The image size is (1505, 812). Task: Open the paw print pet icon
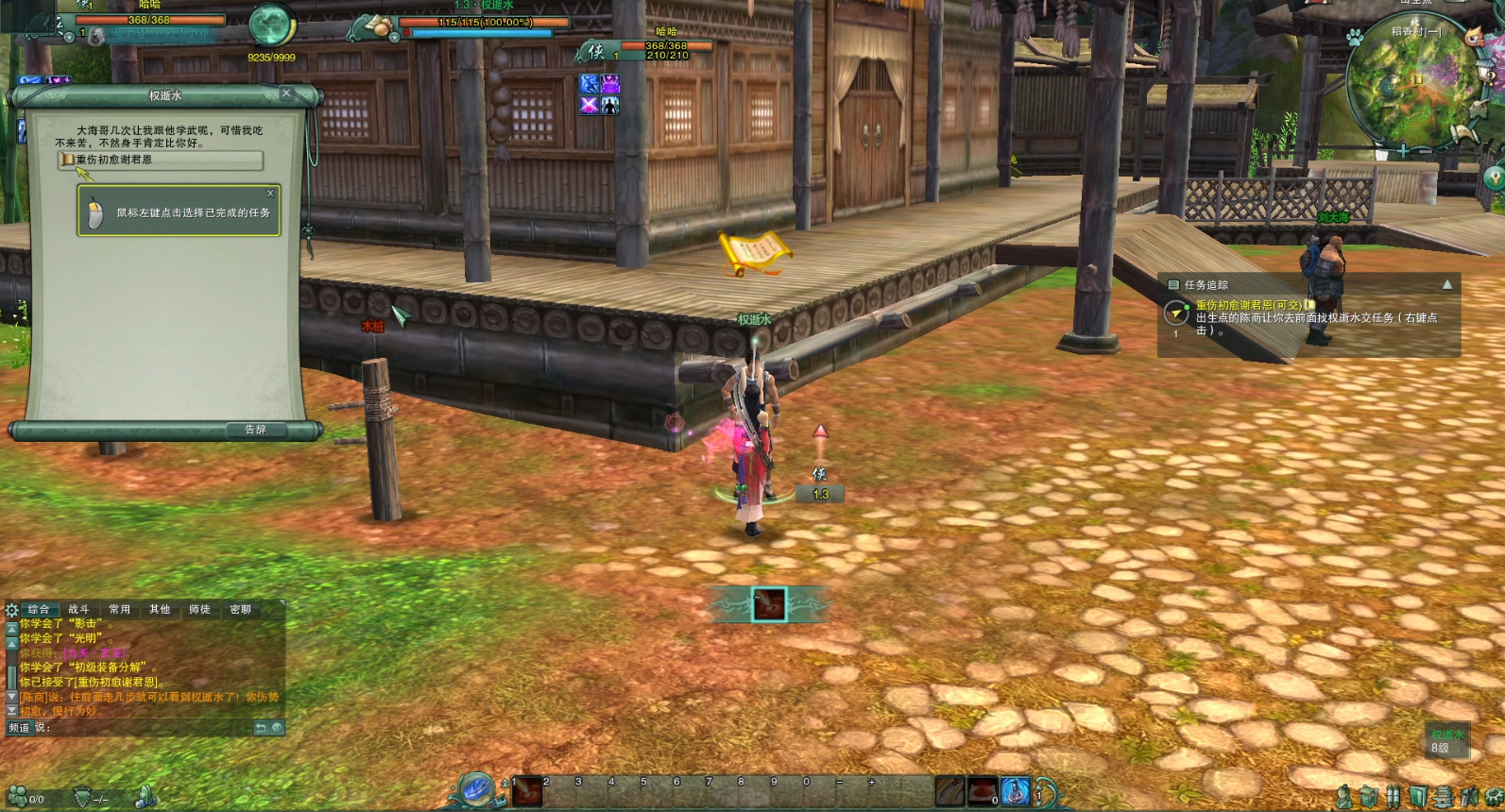[1355, 38]
